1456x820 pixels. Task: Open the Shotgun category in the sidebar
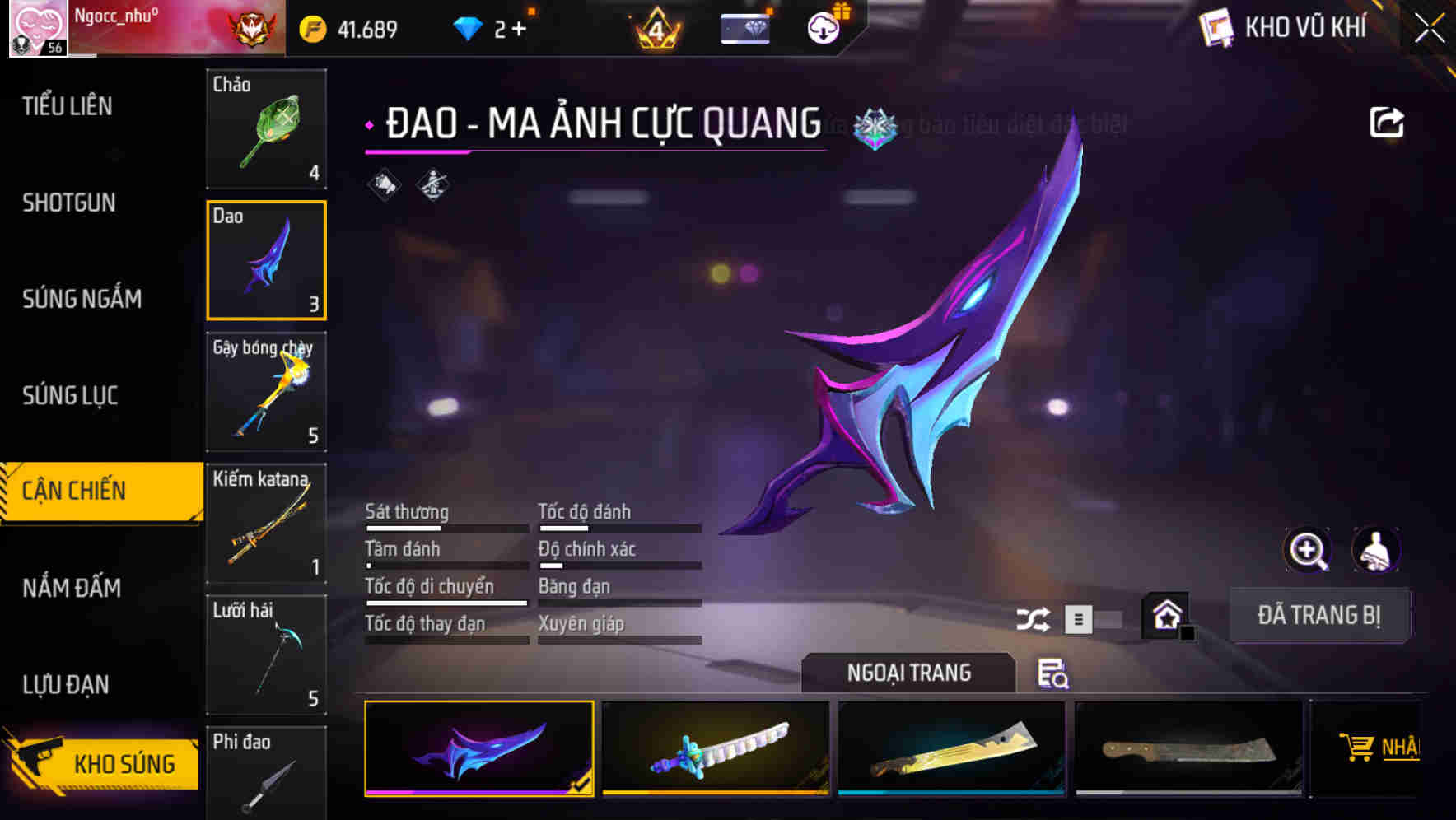pyautogui.click(x=68, y=203)
